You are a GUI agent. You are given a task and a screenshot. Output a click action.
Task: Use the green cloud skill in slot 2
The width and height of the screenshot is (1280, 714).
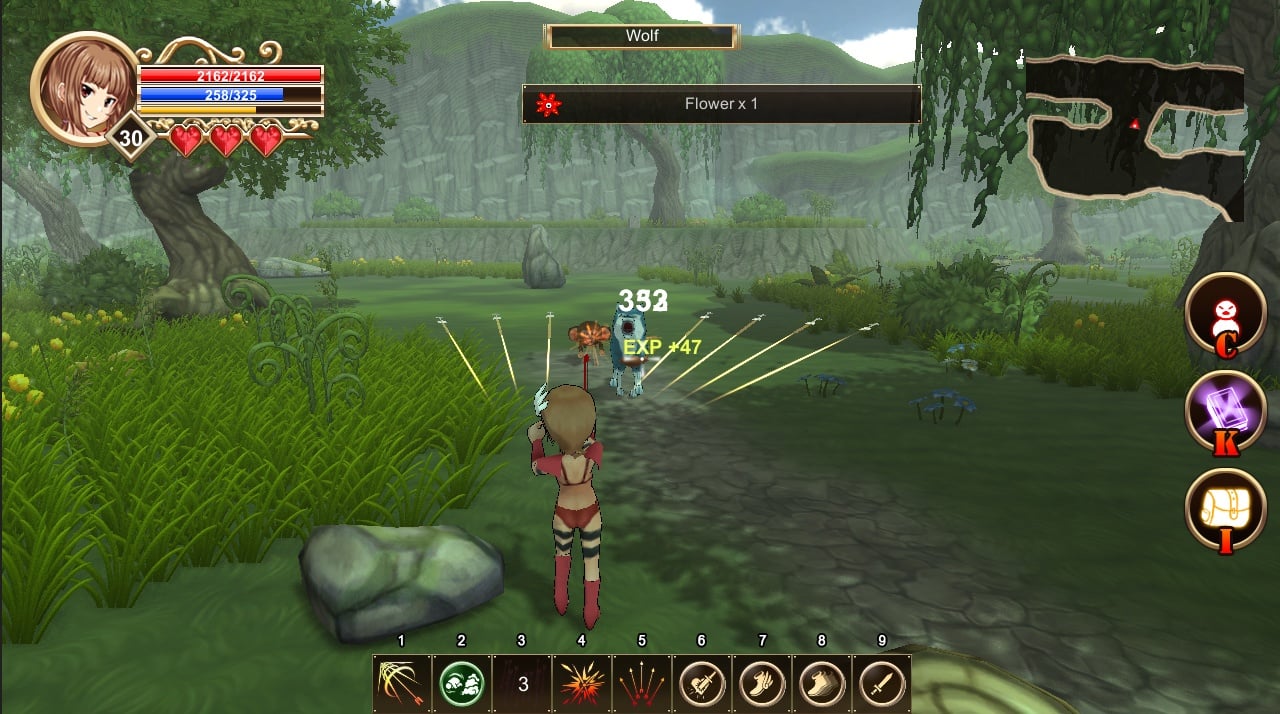(x=462, y=684)
